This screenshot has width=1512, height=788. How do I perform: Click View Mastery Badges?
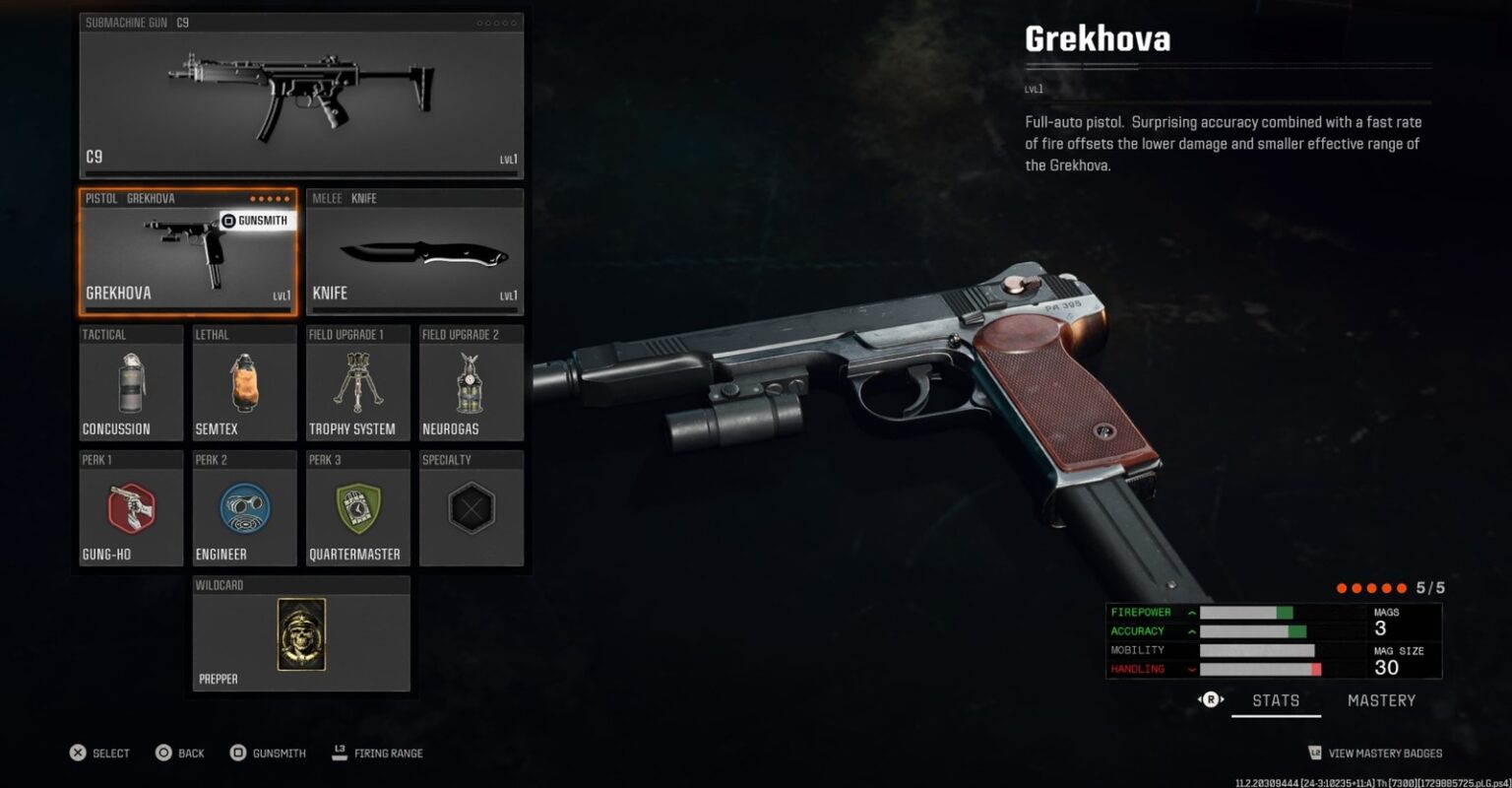point(1376,753)
